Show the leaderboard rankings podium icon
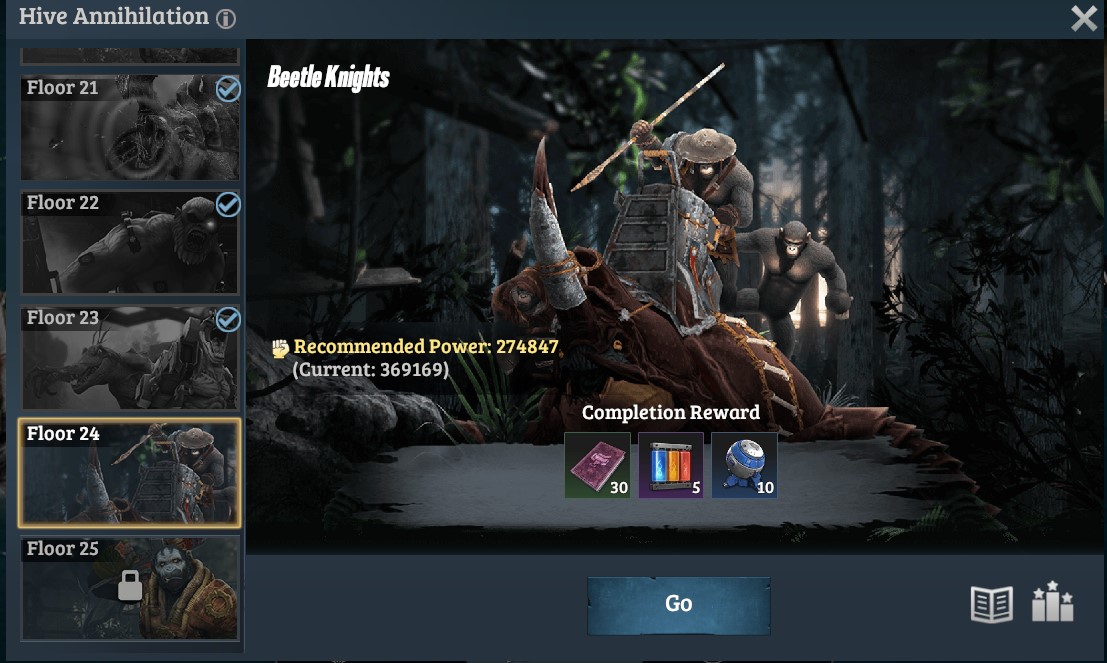This screenshot has width=1107, height=663. pos(1051,602)
